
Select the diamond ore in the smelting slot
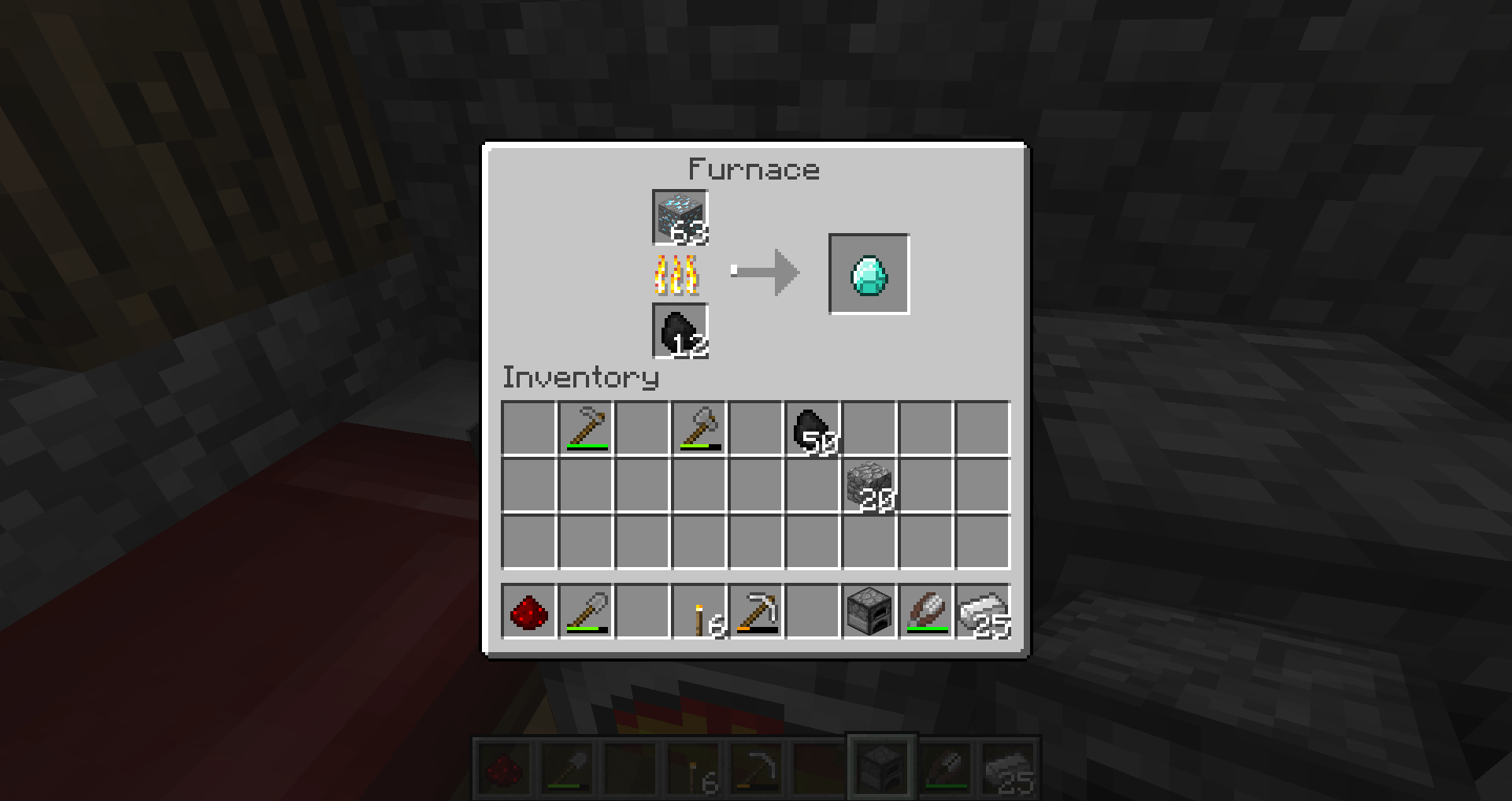(x=680, y=218)
